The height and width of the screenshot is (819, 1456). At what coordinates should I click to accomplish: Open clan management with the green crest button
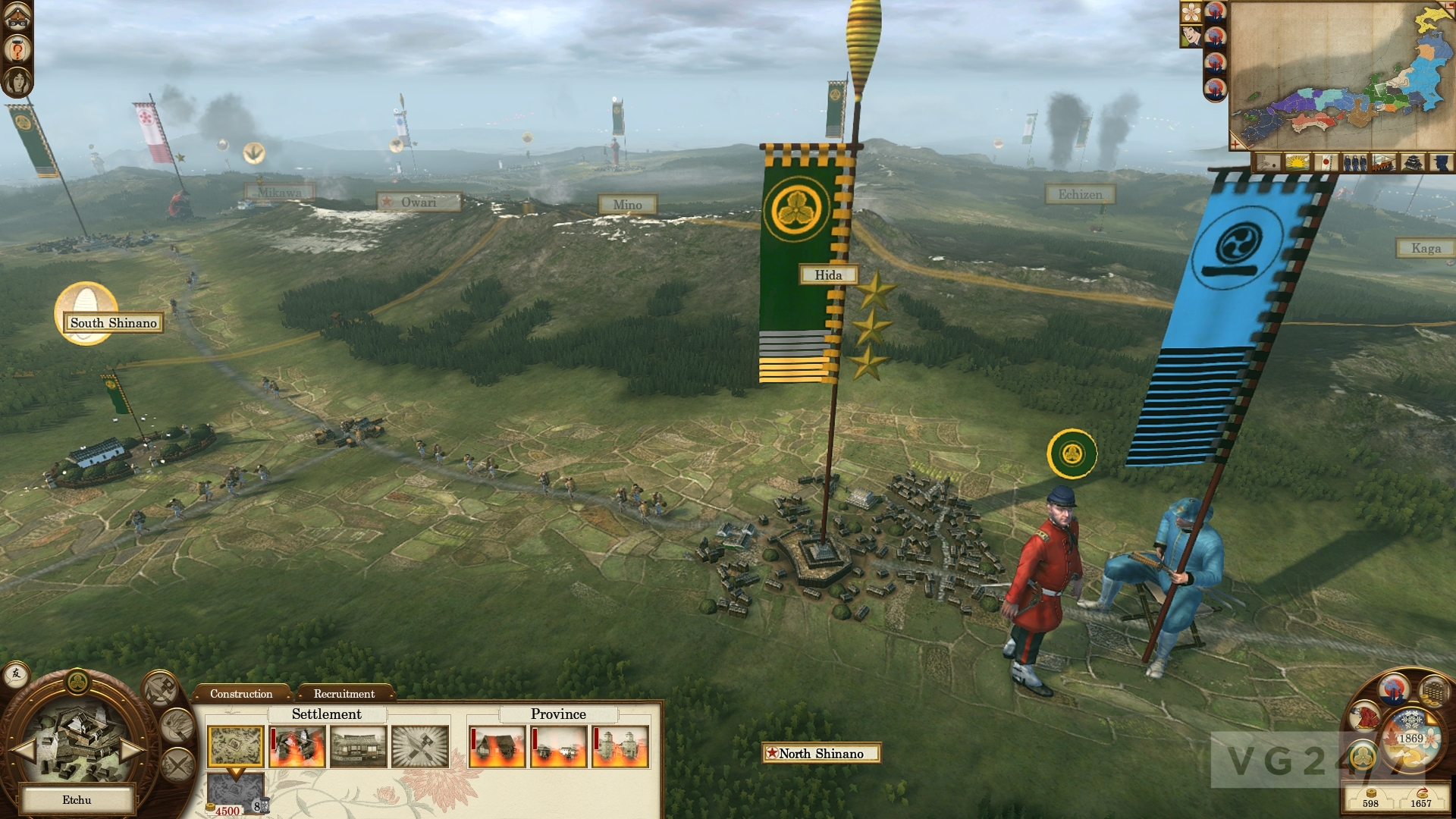[x=1365, y=755]
